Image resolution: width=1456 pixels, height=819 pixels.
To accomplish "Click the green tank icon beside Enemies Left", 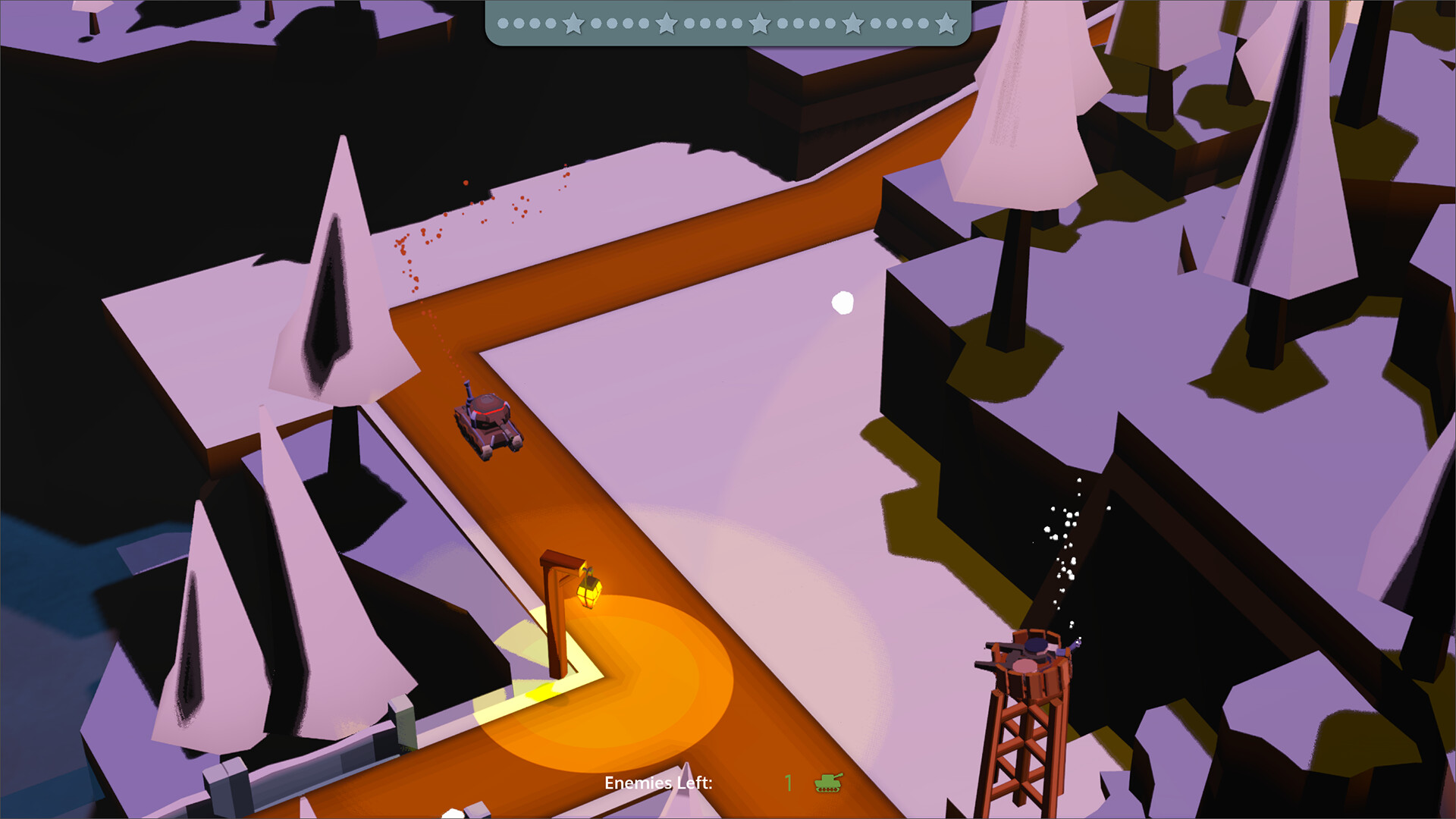I will pyautogui.click(x=830, y=783).
